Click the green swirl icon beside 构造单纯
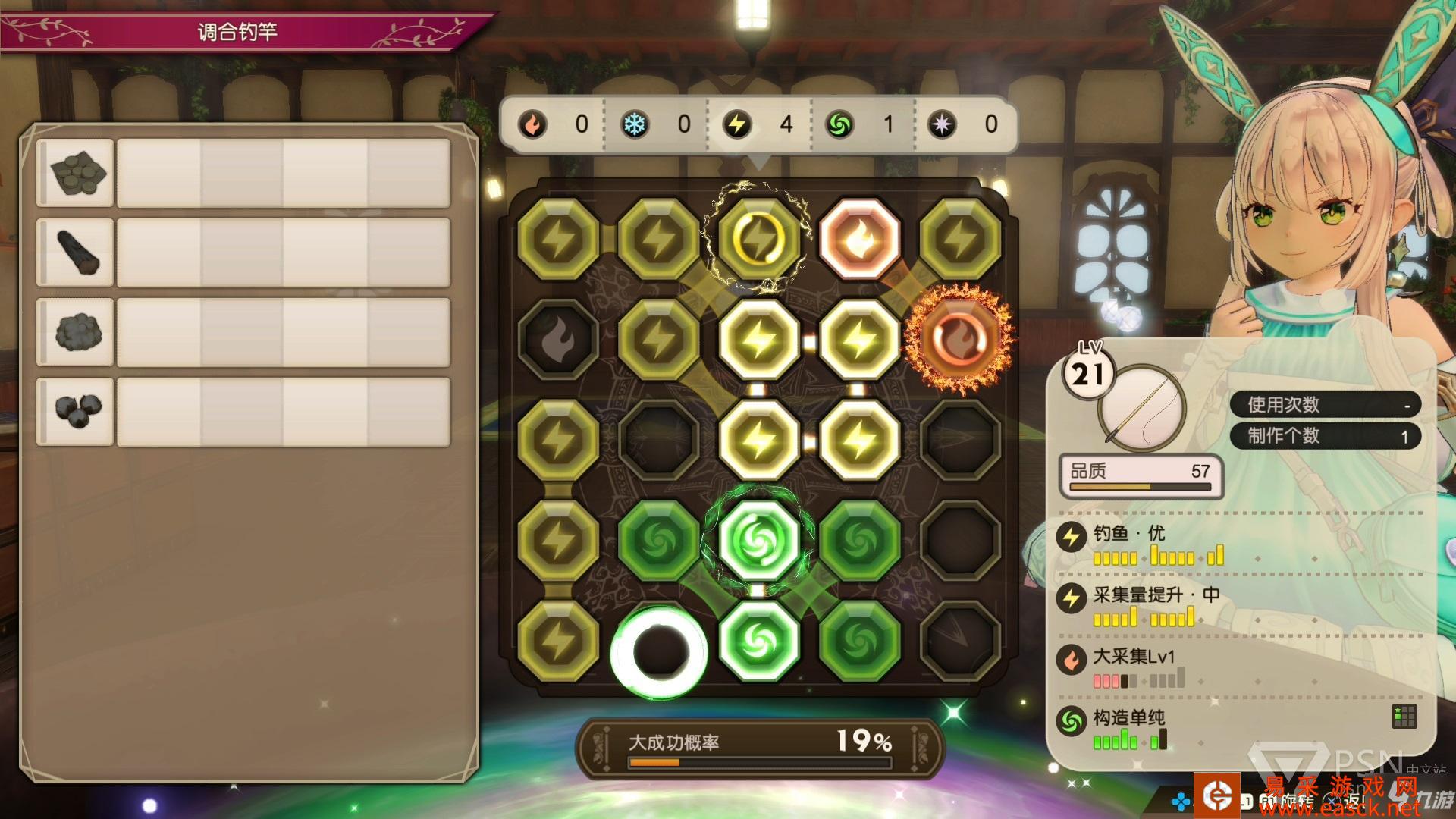 [1072, 721]
